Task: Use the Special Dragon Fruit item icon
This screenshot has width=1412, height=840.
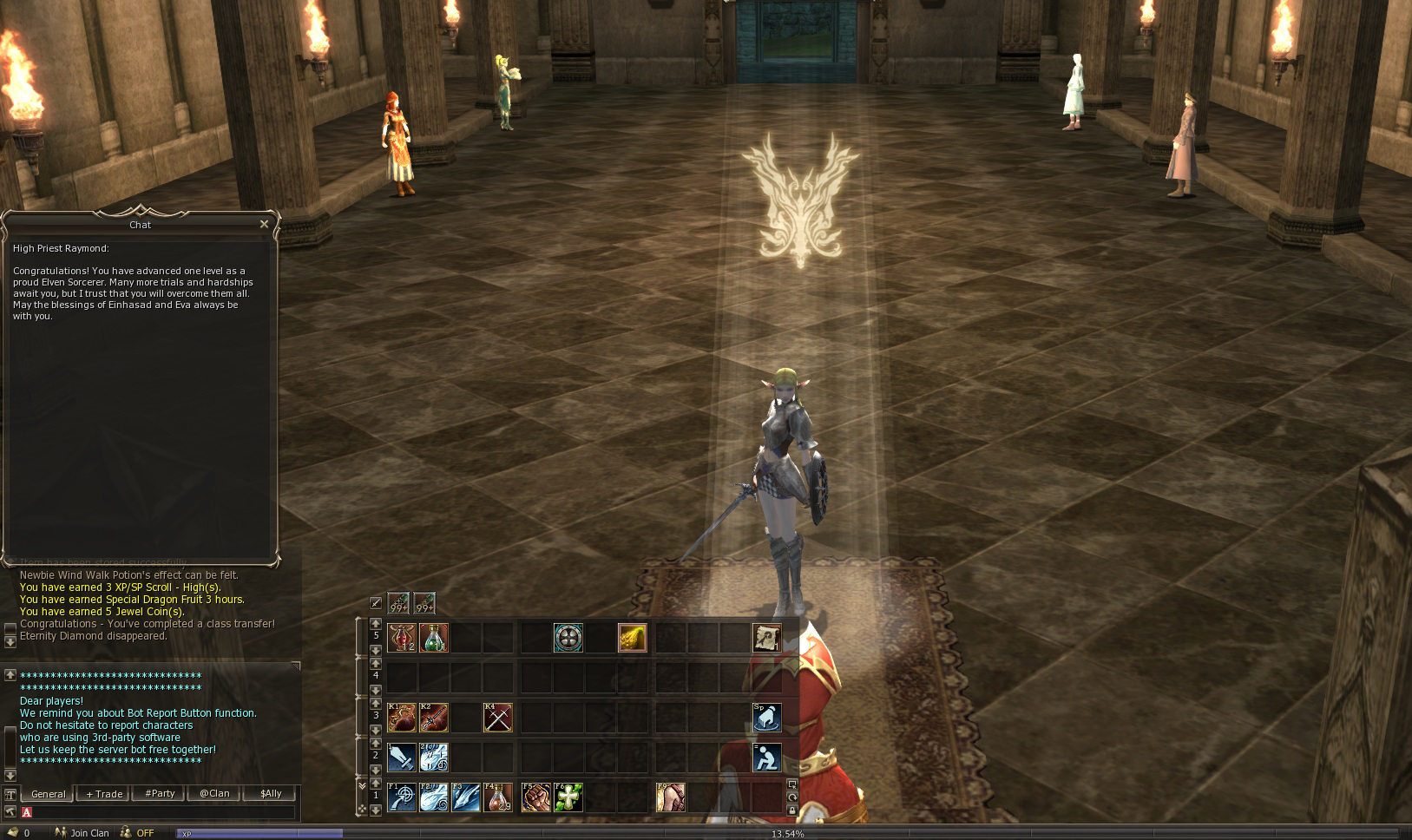Action: (x=633, y=638)
